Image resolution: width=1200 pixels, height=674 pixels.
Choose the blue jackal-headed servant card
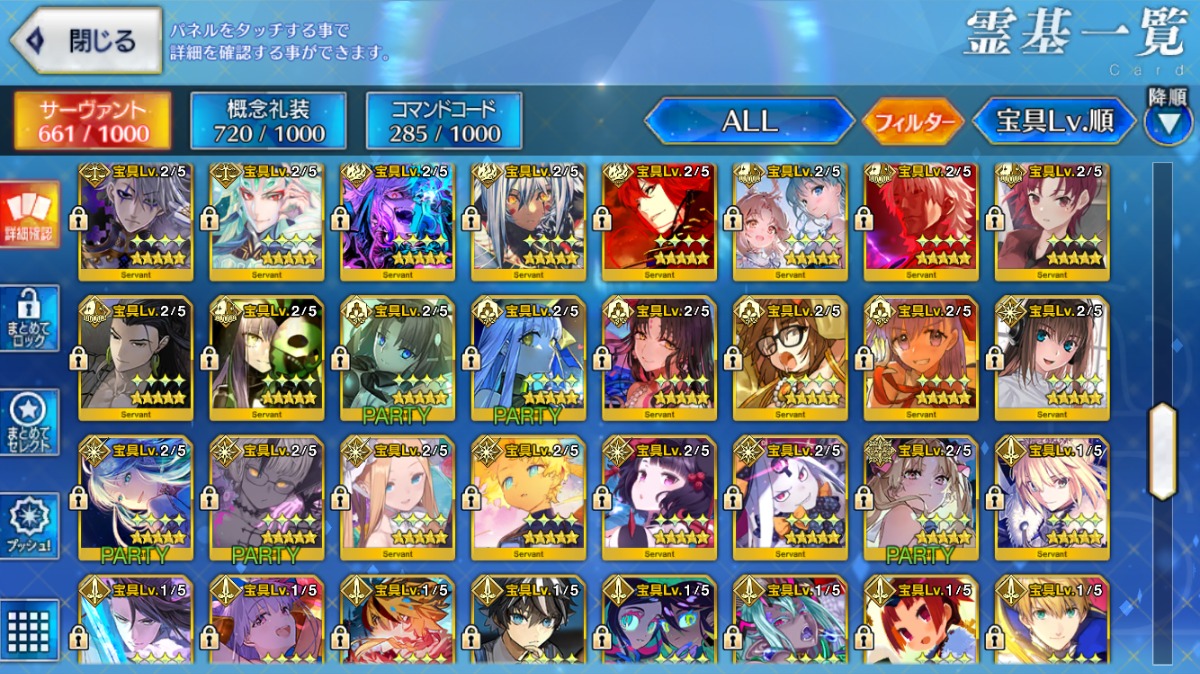point(529,357)
